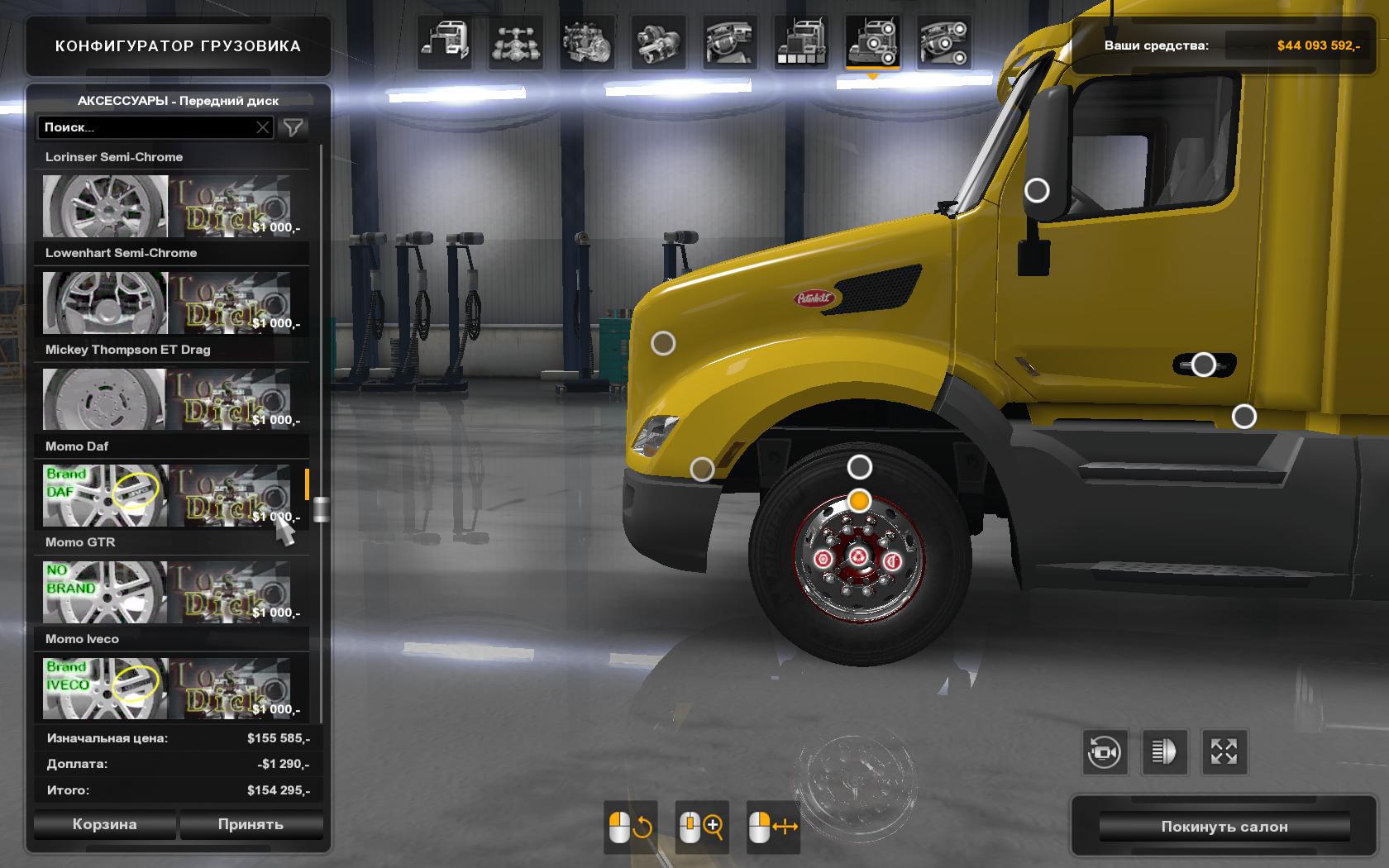1389x868 pixels.
Task: Reset the camera with the rotate-camera button
Action: tap(1104, 752)
